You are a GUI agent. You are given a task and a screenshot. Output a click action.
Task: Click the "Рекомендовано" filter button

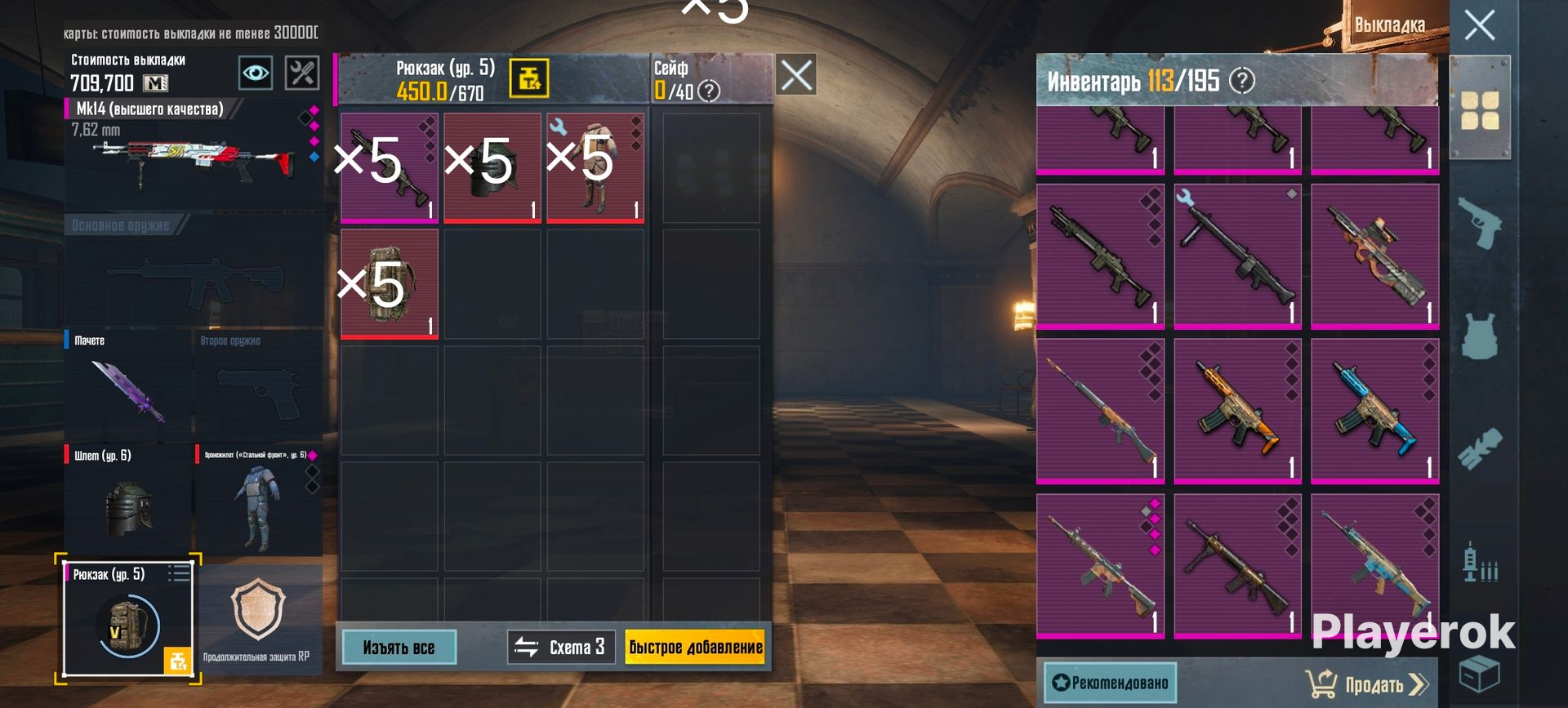(1110, 683)
